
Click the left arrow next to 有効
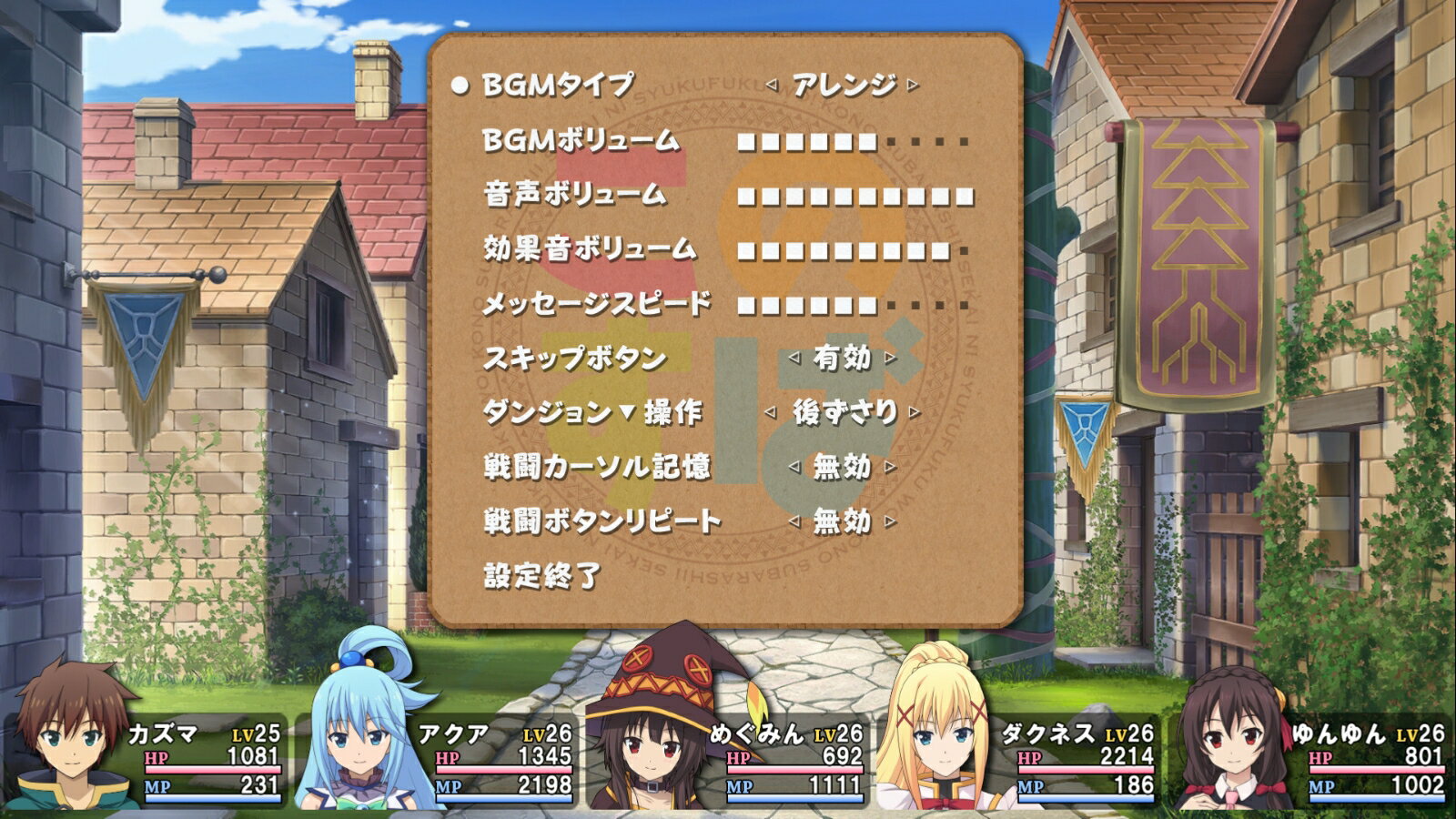click(796, 359)
